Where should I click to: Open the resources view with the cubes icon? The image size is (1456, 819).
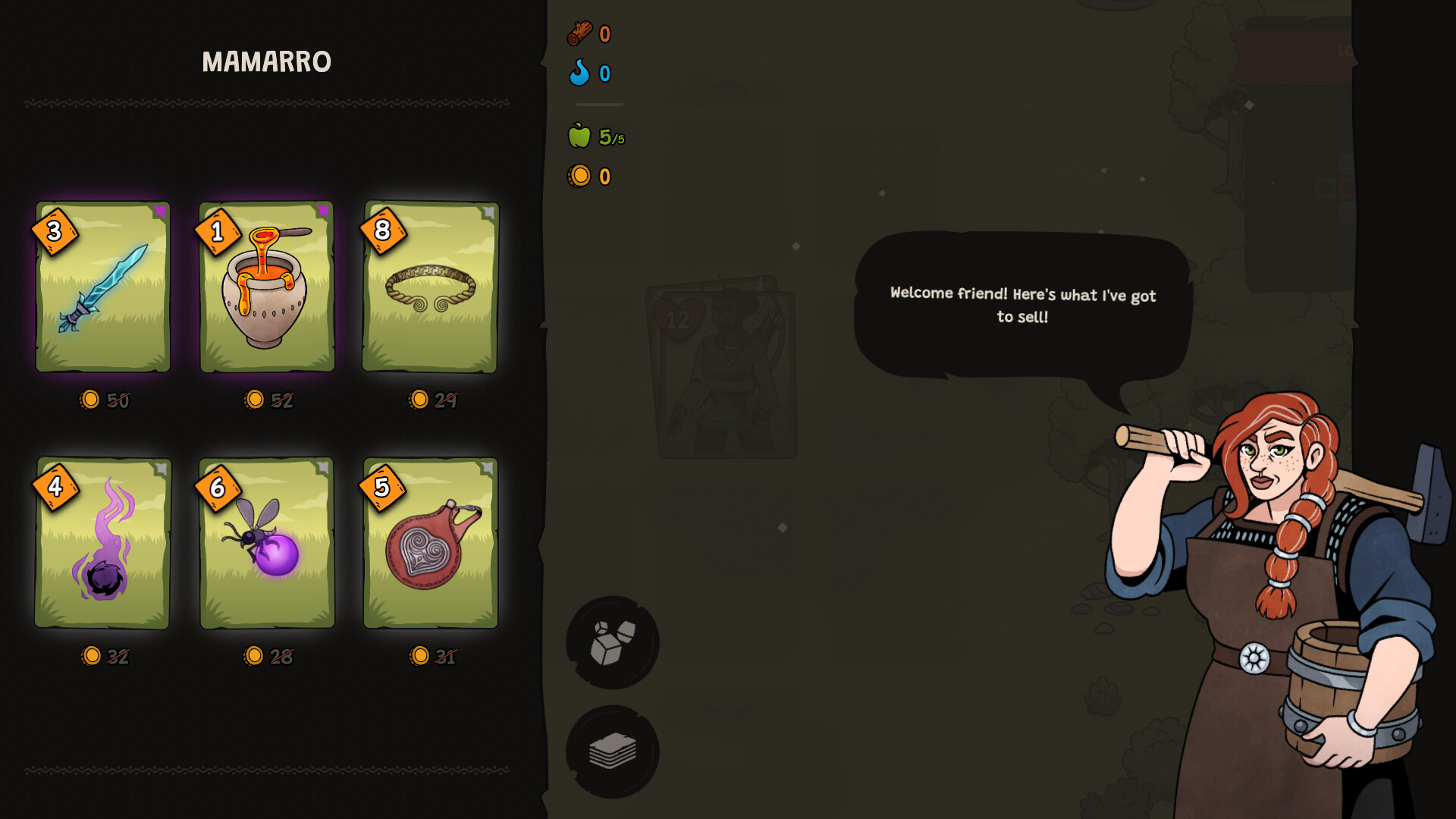click(x=611, y=642)
